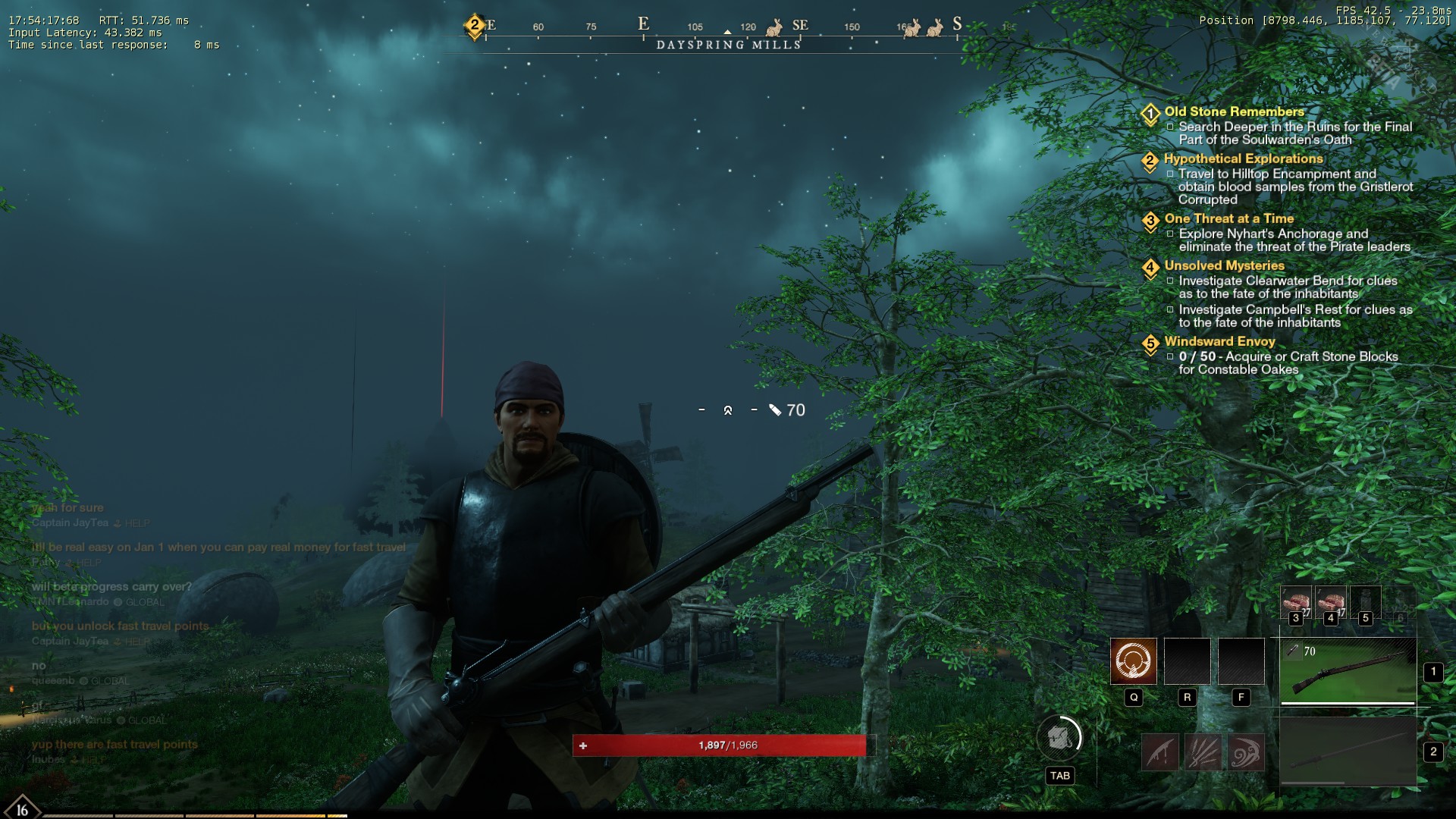The image size is (1456, 819).
Task: Click the chat message about beta progress
Action: click(111, 587)
